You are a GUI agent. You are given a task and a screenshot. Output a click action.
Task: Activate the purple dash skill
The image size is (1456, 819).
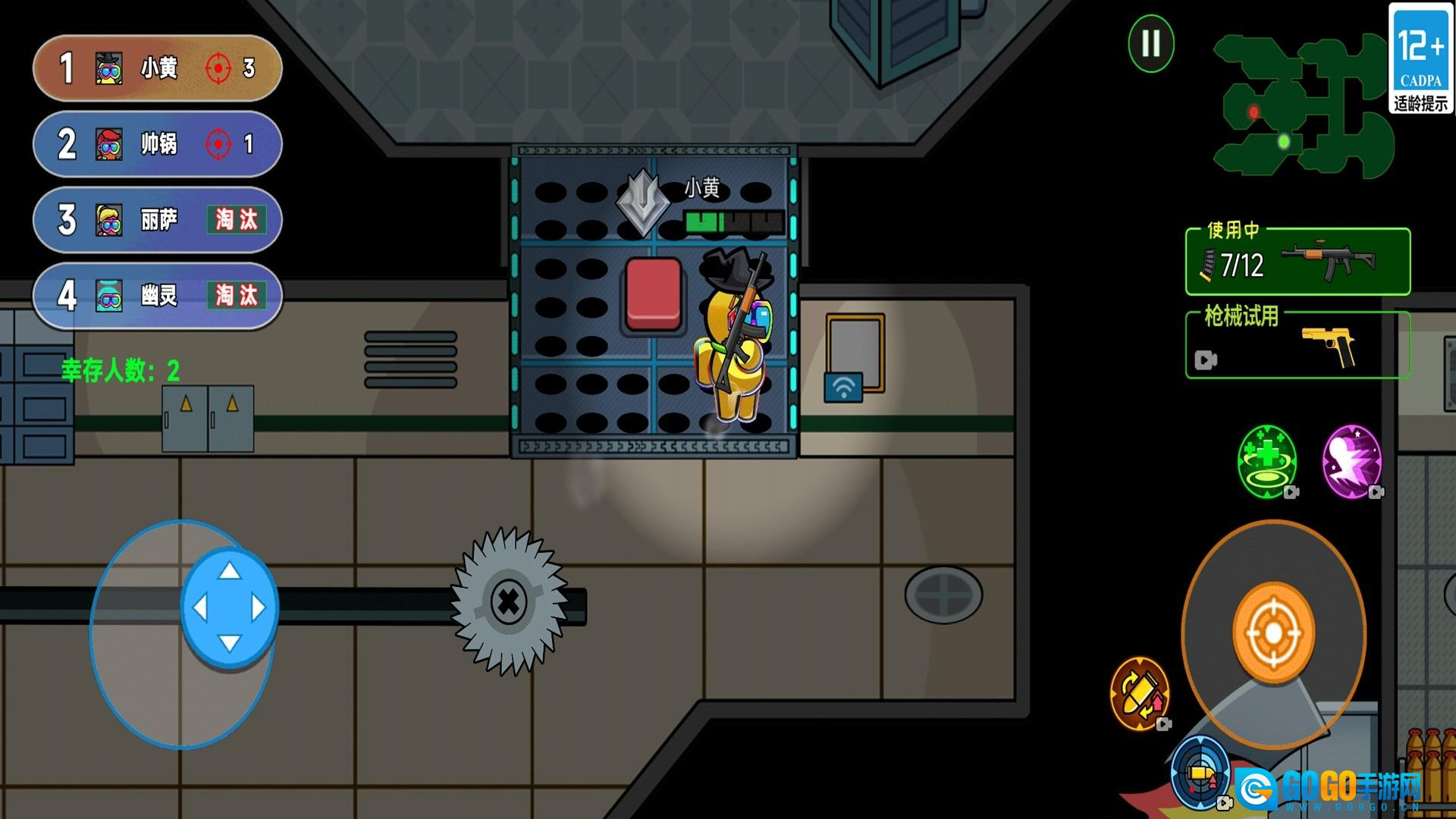pos(1351,461)
